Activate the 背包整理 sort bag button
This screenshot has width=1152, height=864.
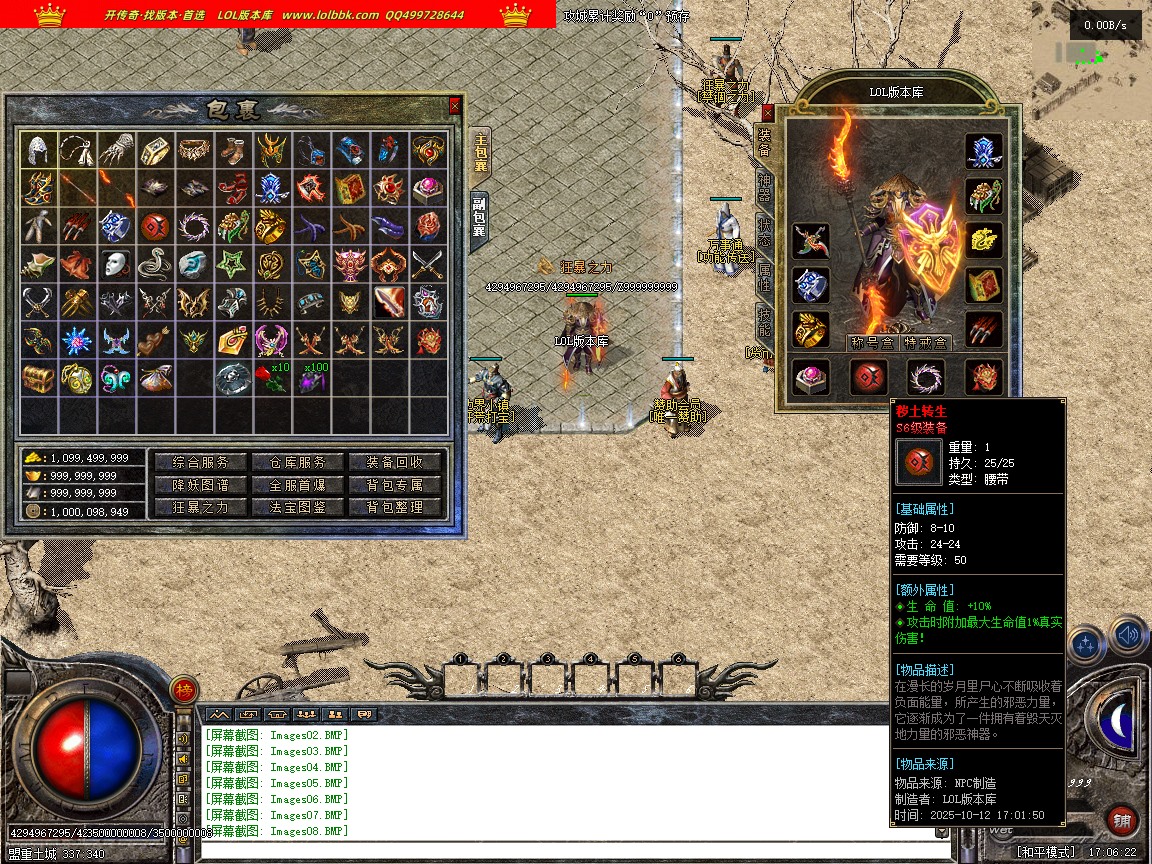(x=394, y=507)
